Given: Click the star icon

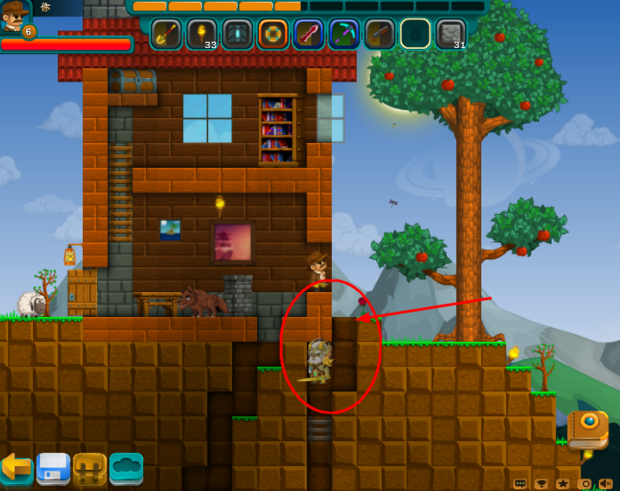Looking at the screenshot, I should click(564, 483).
